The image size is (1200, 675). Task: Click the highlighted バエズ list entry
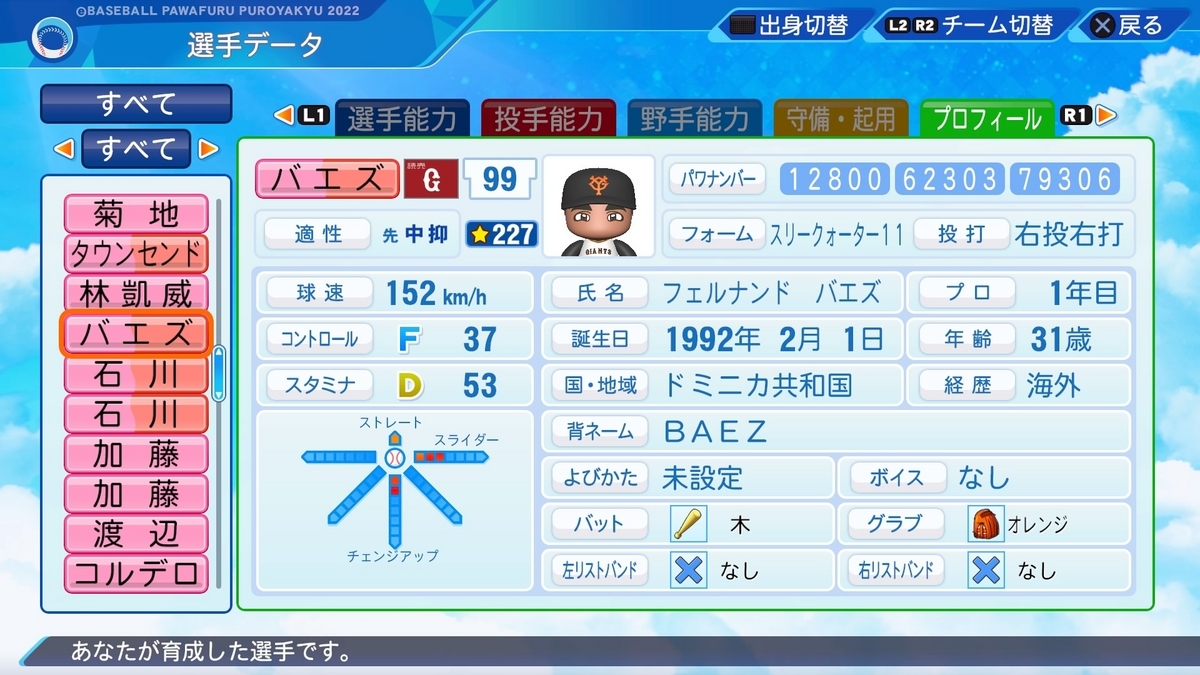point(136,334)
